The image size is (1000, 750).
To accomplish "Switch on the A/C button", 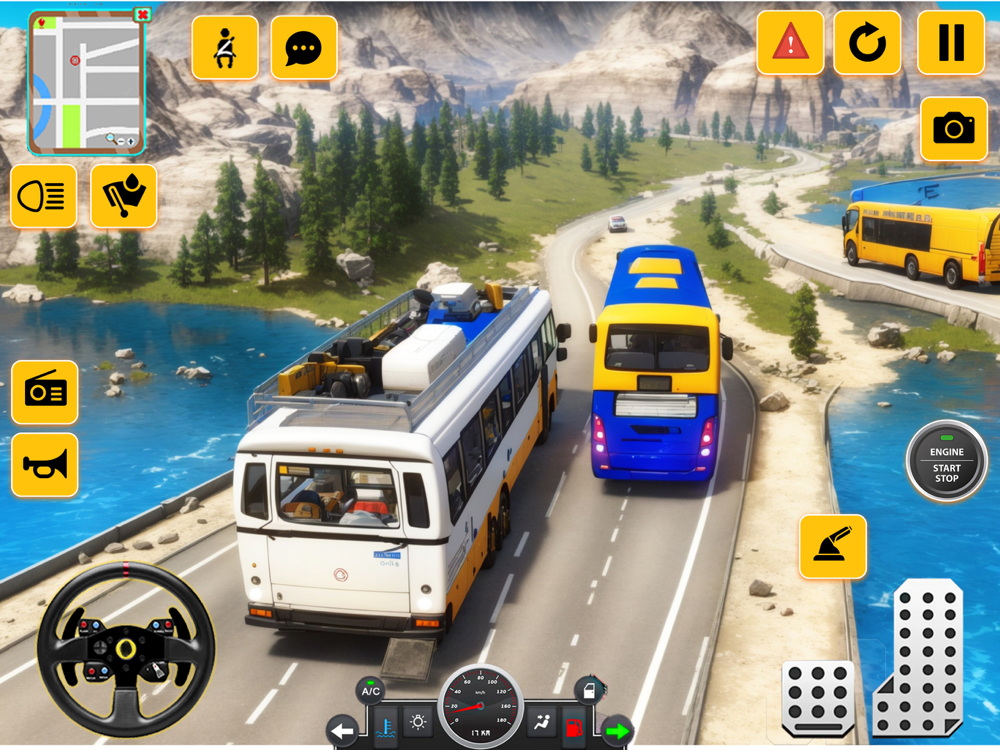I will [370, 691].
